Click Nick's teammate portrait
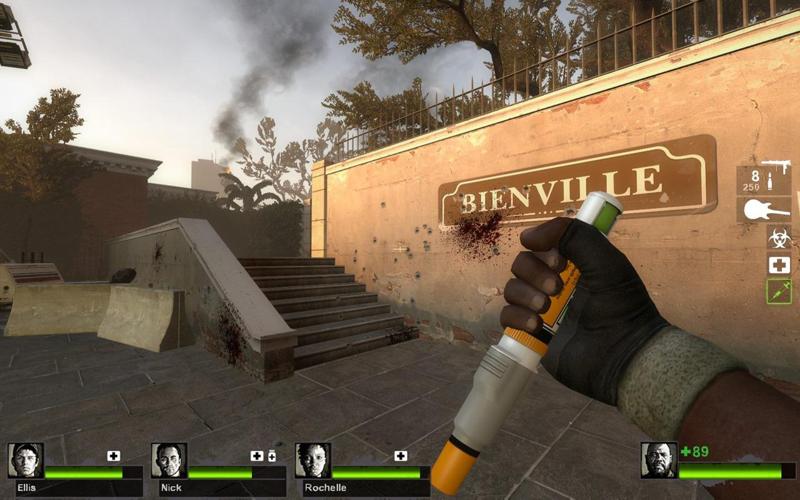800x500 pixels. tap(169, 460)
